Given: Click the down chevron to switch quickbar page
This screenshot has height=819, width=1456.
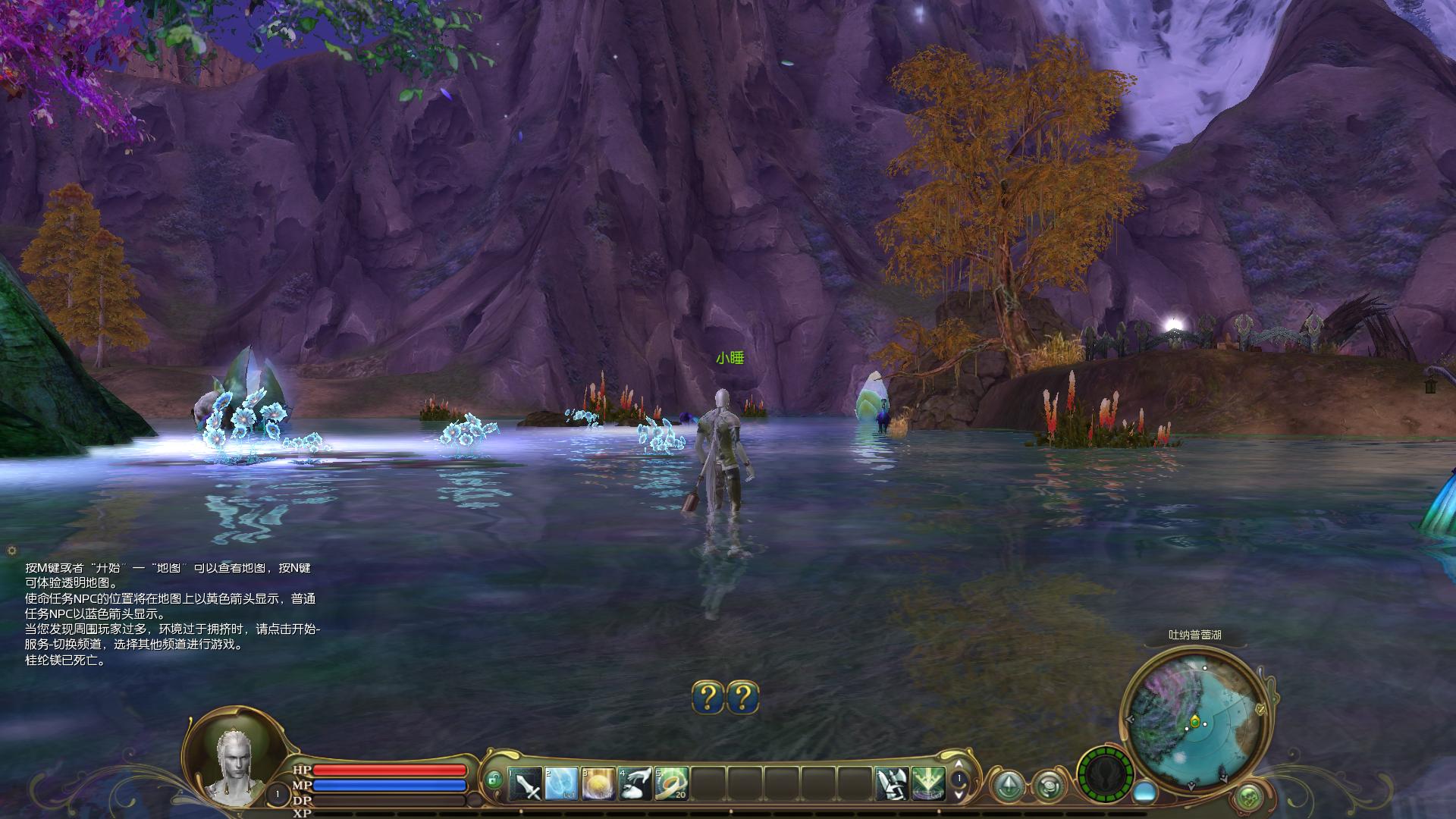Looking at the screenshot, I should [959, 797].
